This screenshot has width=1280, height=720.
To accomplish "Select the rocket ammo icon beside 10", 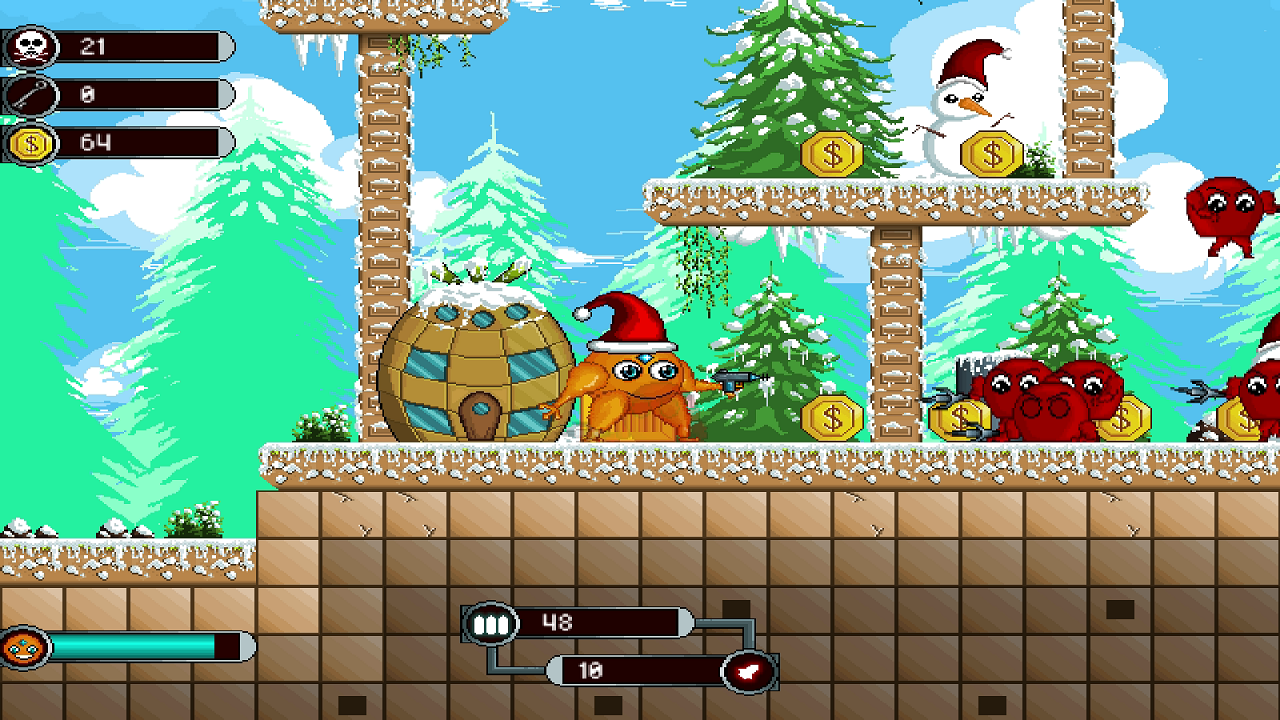I will (746, 670).
